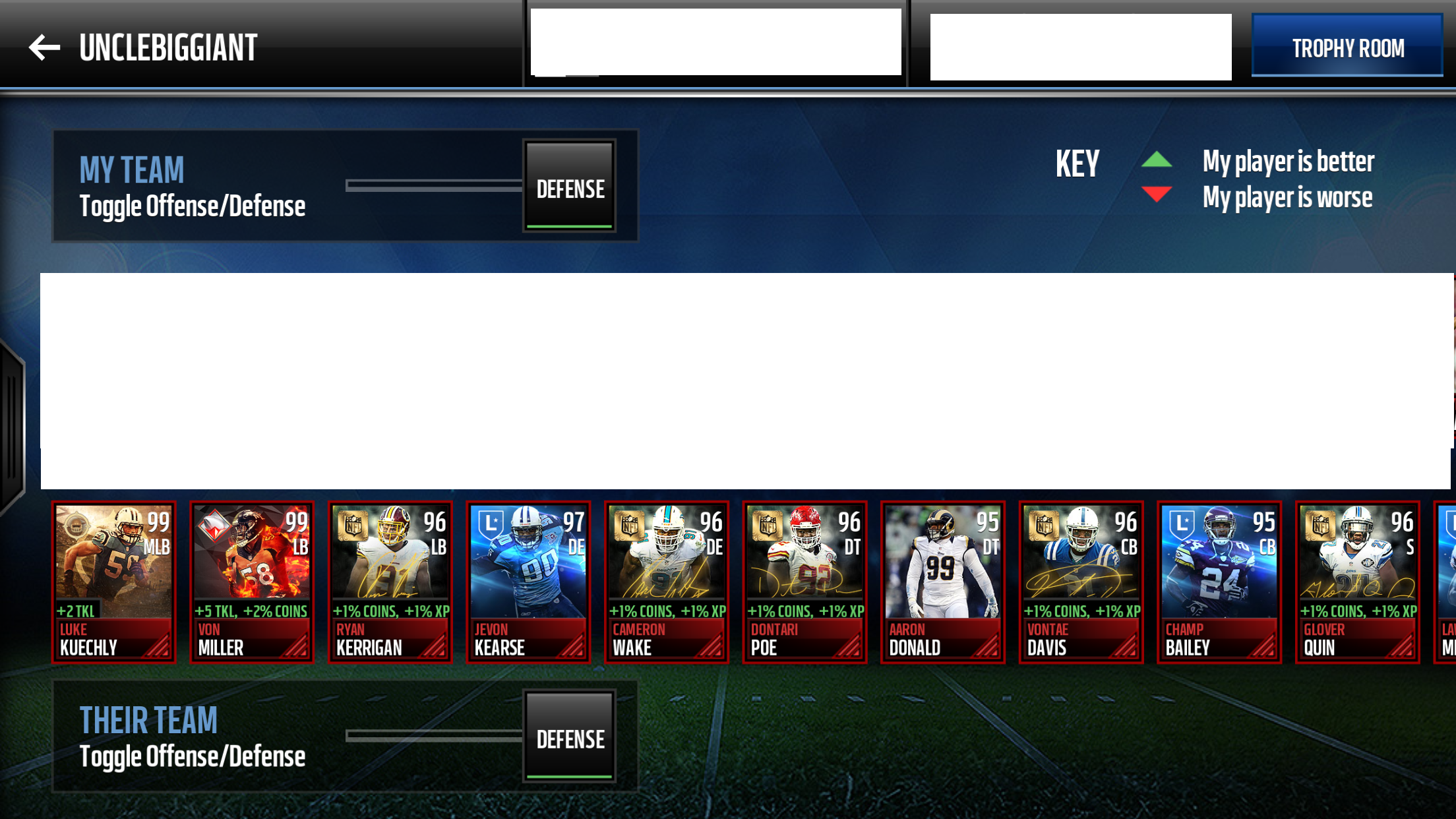Open the Trophy Room

(x=1348, y=47)
